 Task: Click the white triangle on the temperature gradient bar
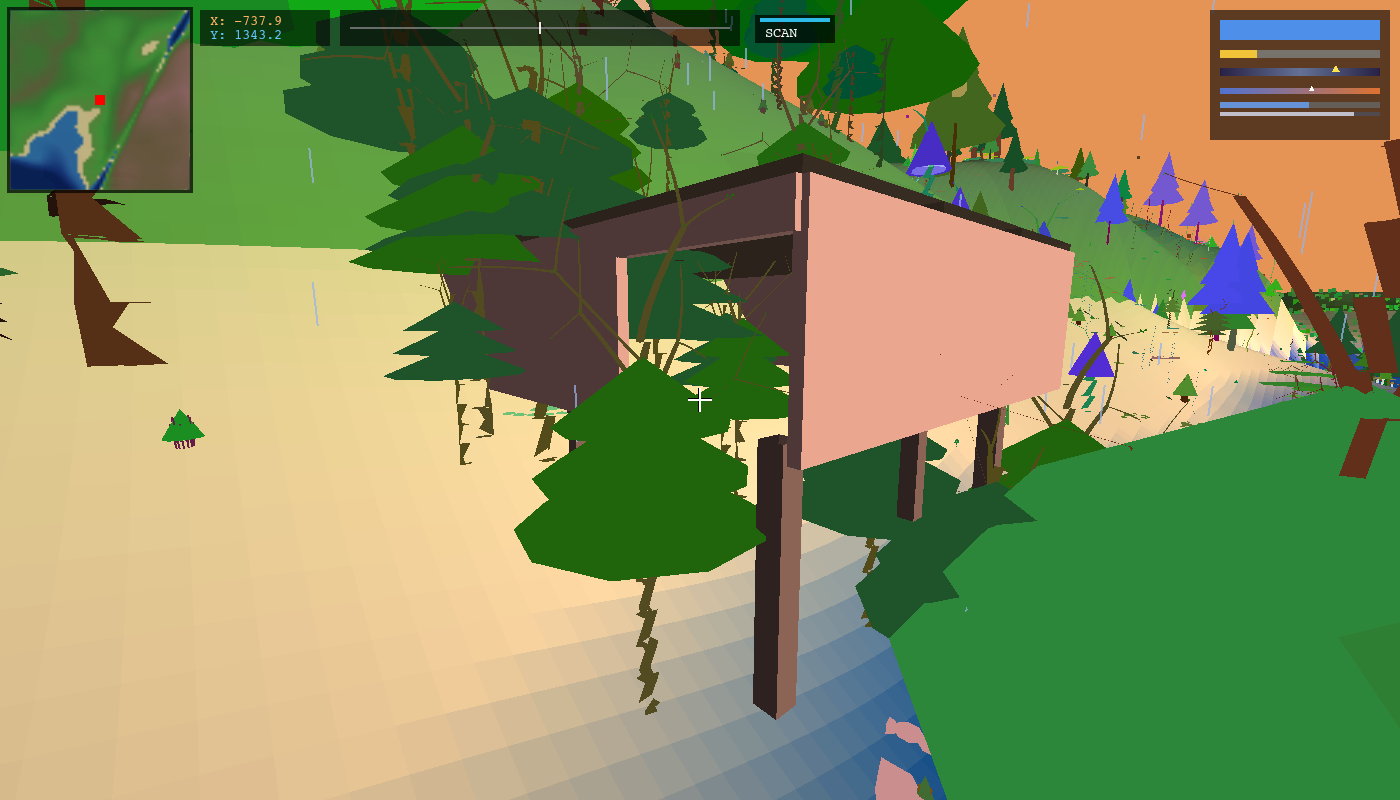[1311, 88]
